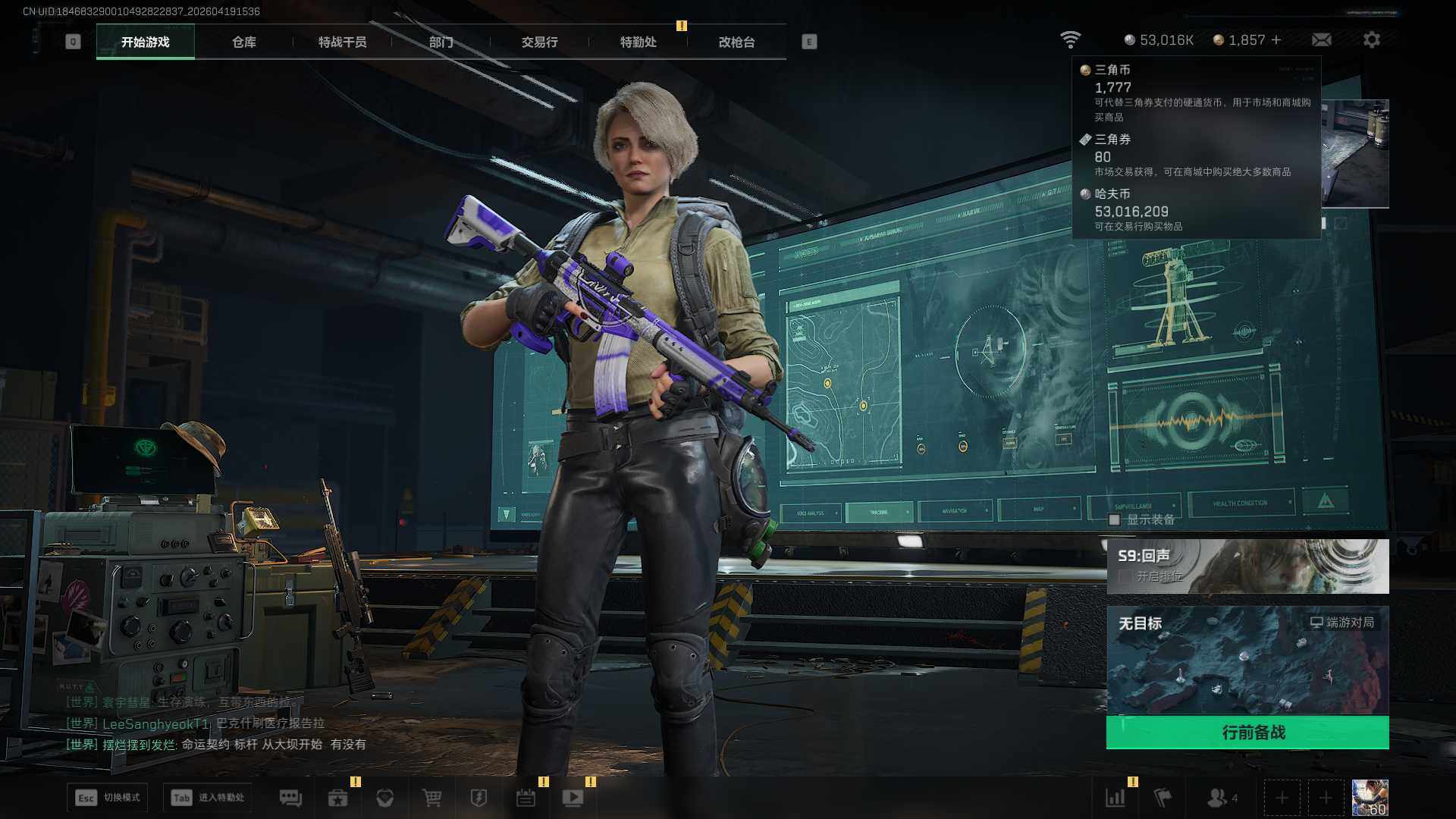The width and height of the screenshot is (1456, 819).
Task: Click the plus next to currency balance
Action: click(x=1276, y=40)
